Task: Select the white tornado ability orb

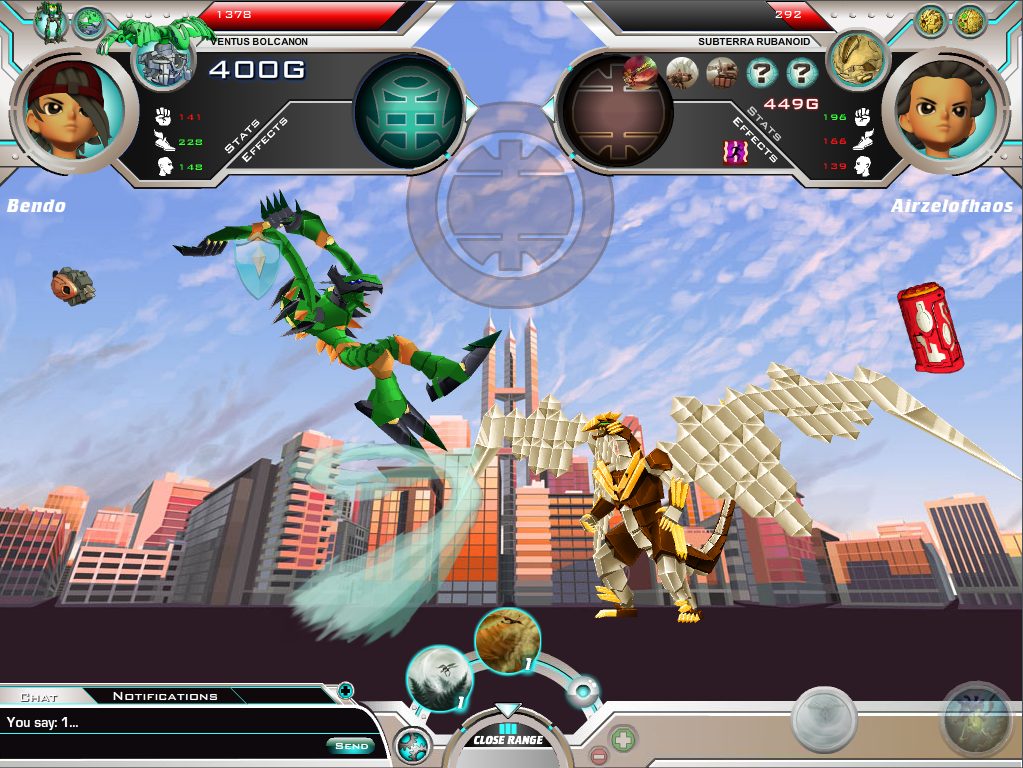Action: (x=439, y=678)
